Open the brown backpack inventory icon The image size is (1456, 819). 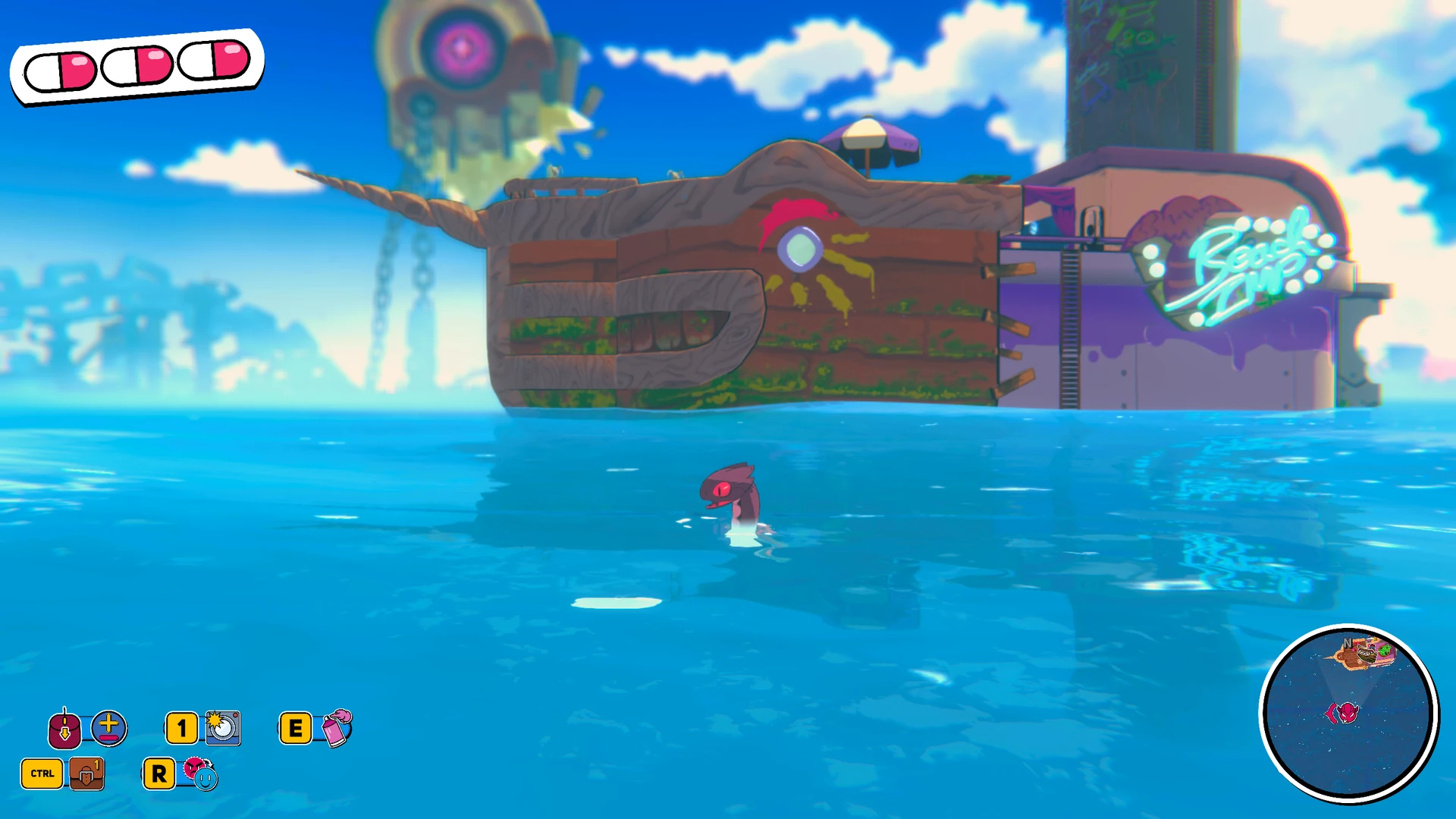click(86, 773)
